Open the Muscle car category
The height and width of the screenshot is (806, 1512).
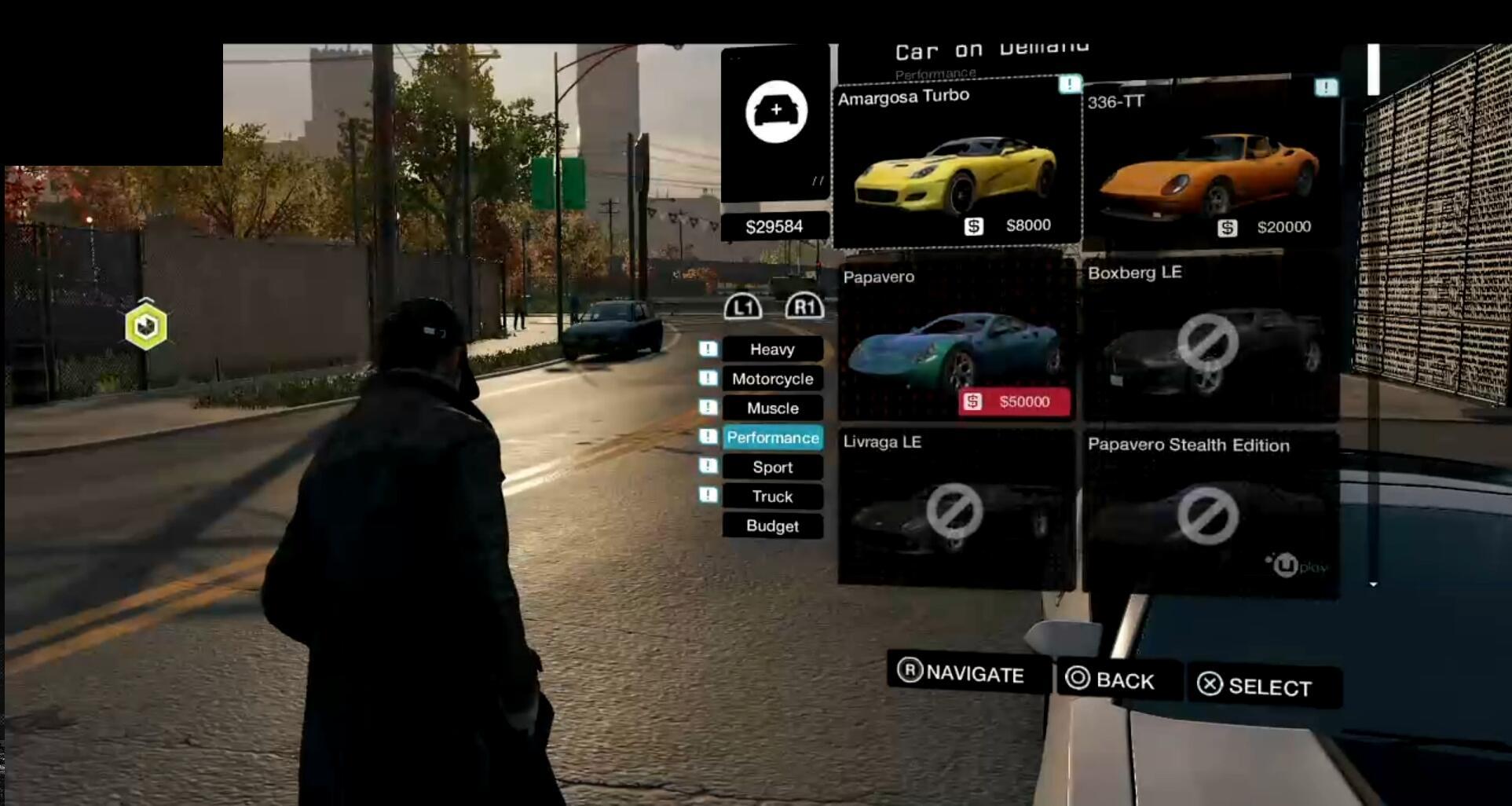[772, 408]
